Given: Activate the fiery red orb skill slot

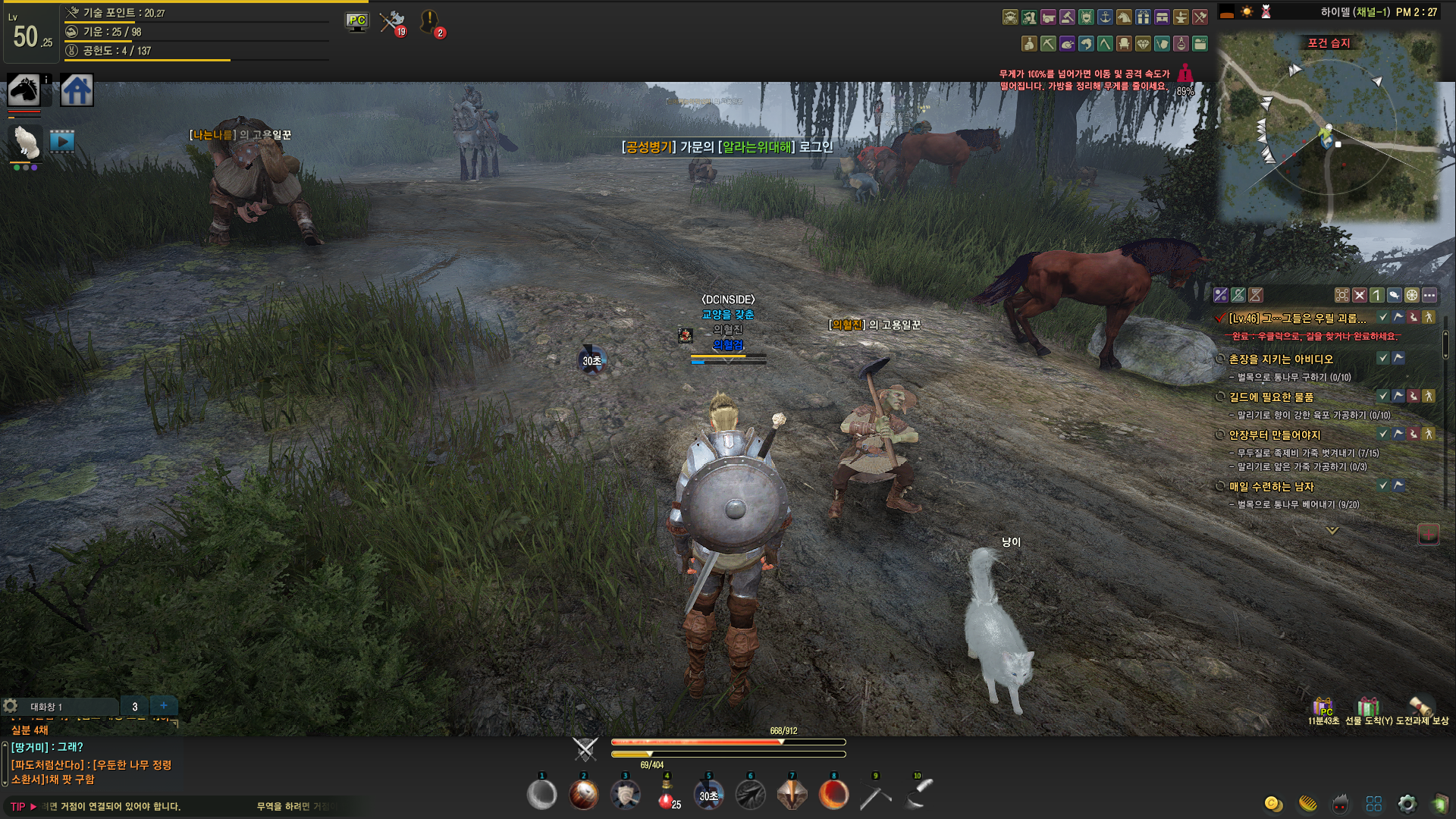Looking at the screenshot, I should [x=833, y=795].
